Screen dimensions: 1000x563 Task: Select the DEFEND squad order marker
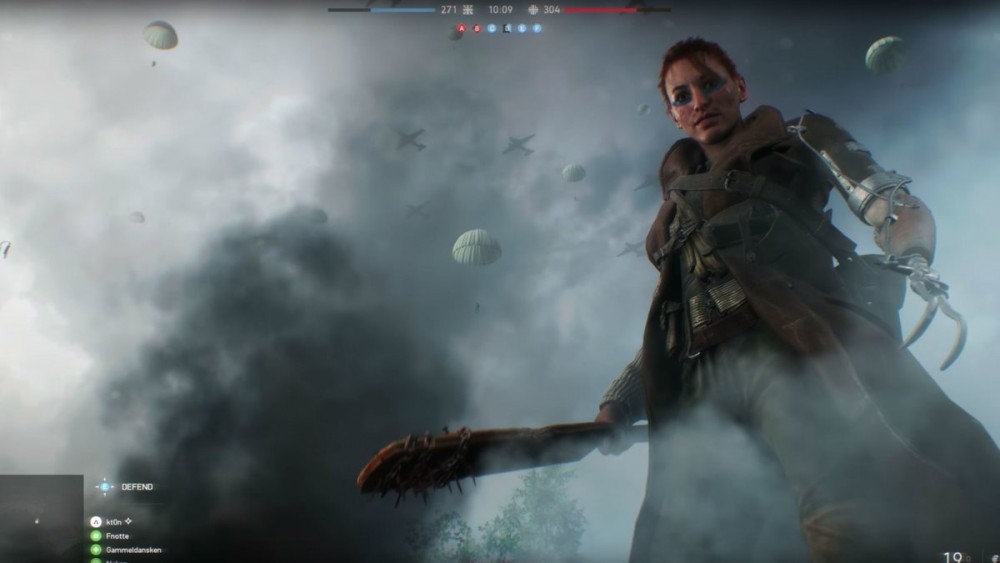105,487
